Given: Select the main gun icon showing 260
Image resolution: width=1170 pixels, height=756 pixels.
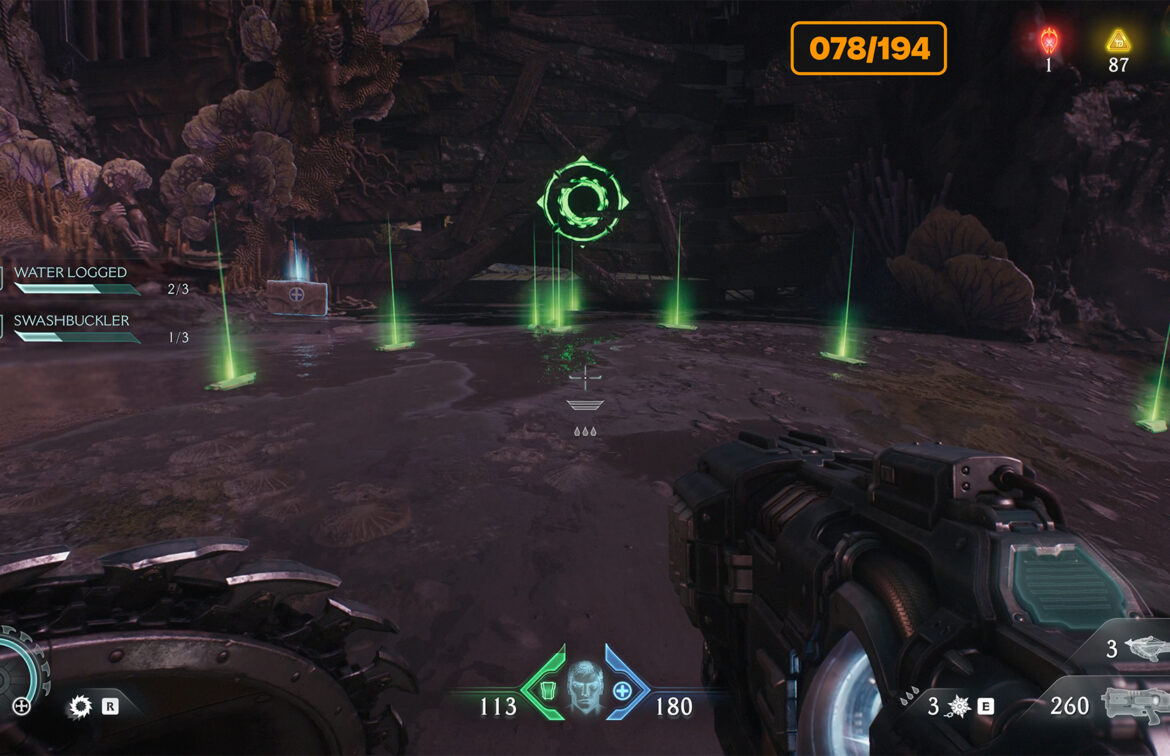Looking at the screenshot, I should coord(1133,705).
